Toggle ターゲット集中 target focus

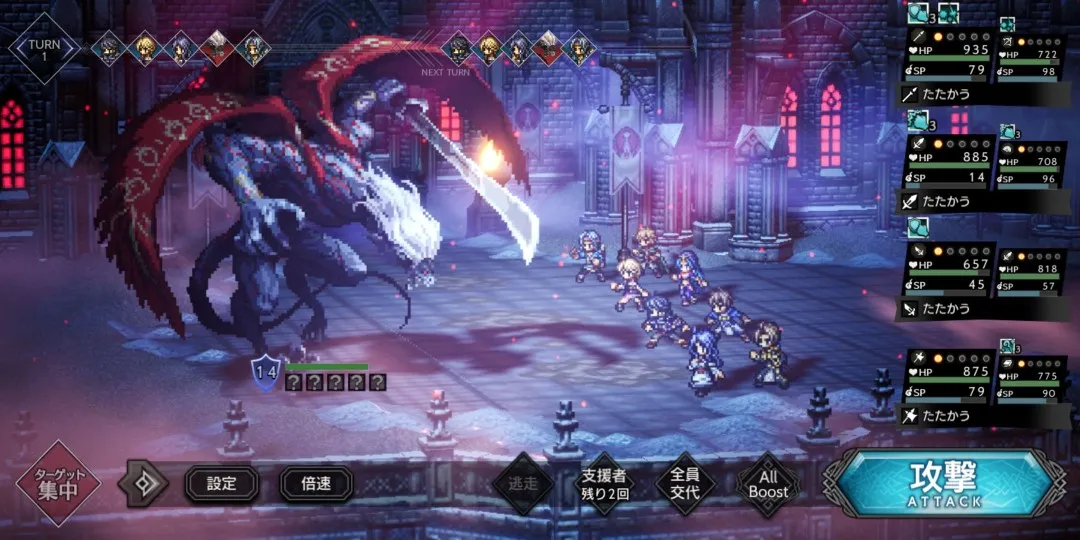[x=58, y=485]
